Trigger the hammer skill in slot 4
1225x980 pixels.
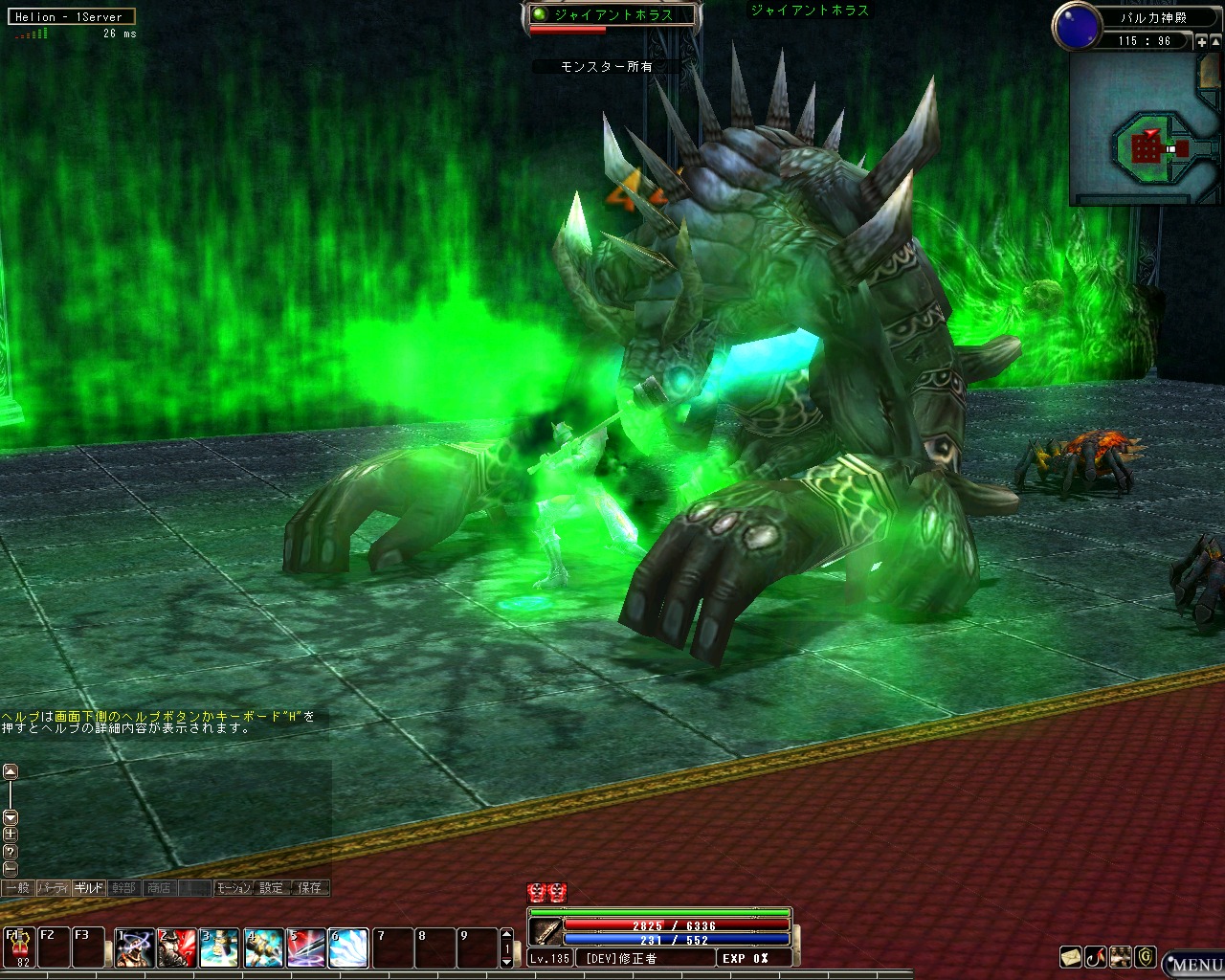coord(263,947)
